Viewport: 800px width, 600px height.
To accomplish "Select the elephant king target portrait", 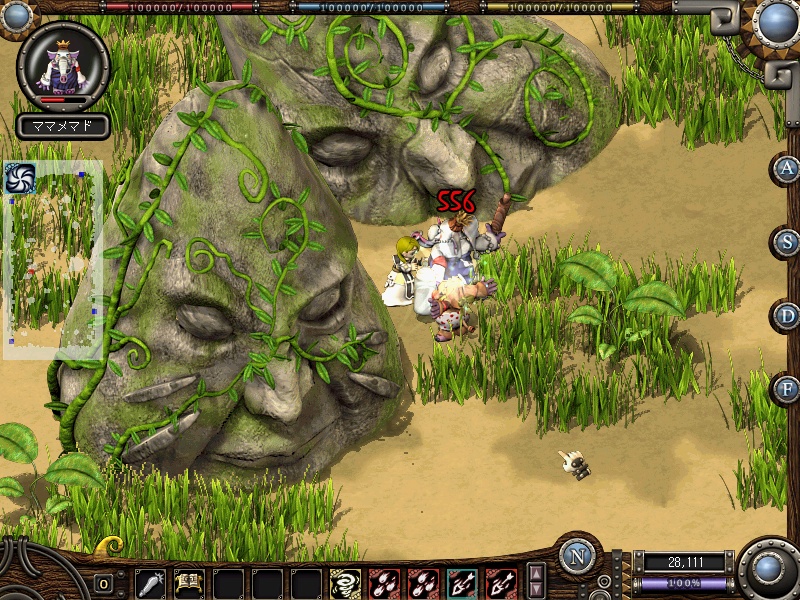I will pyautogui.click(x=64, y=67).
